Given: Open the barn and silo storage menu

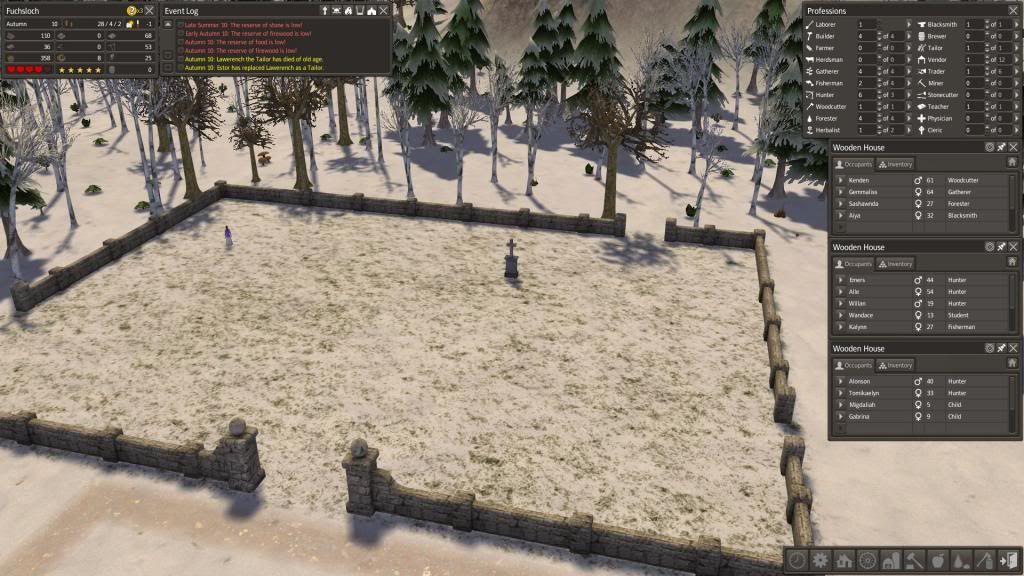Looking at the screenshot, I should click(x=890, y=561).
